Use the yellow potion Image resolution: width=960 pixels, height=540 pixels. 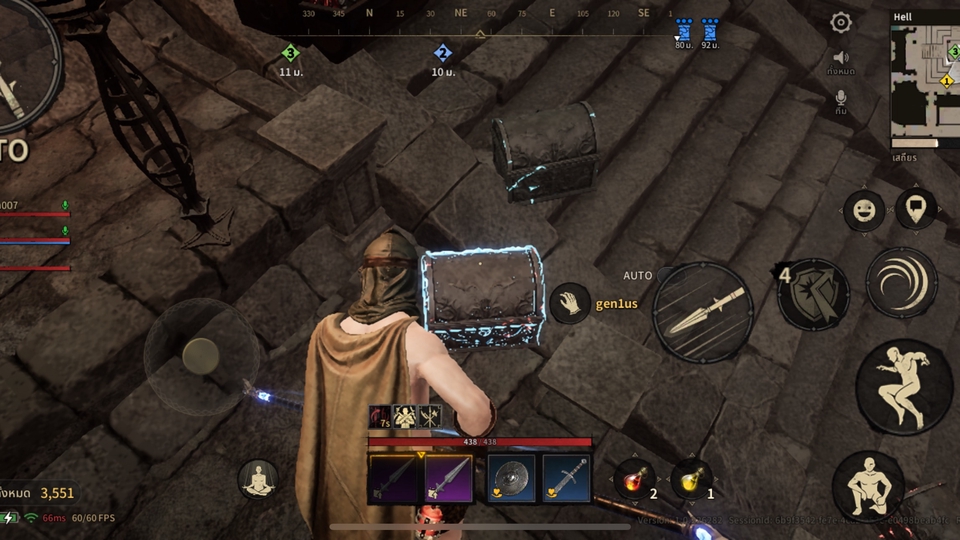click(692, 480)
